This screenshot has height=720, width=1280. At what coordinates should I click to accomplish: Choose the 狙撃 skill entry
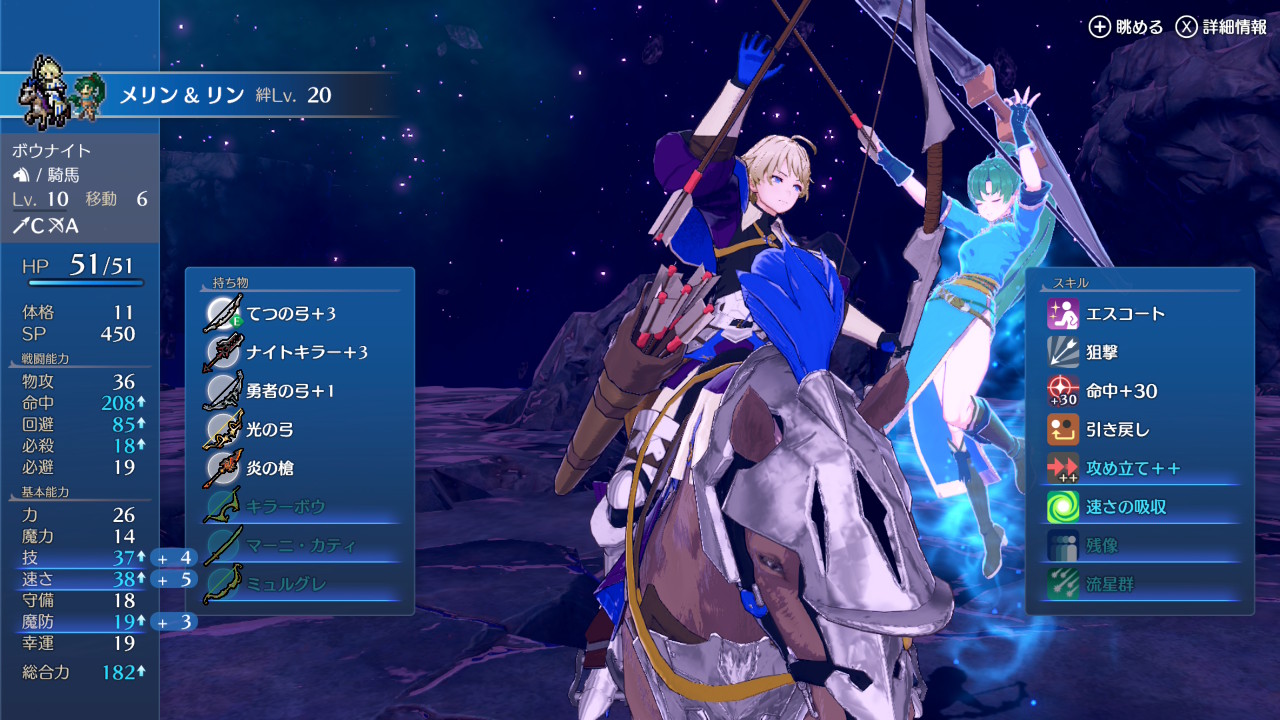click(x=1140, y=352)
